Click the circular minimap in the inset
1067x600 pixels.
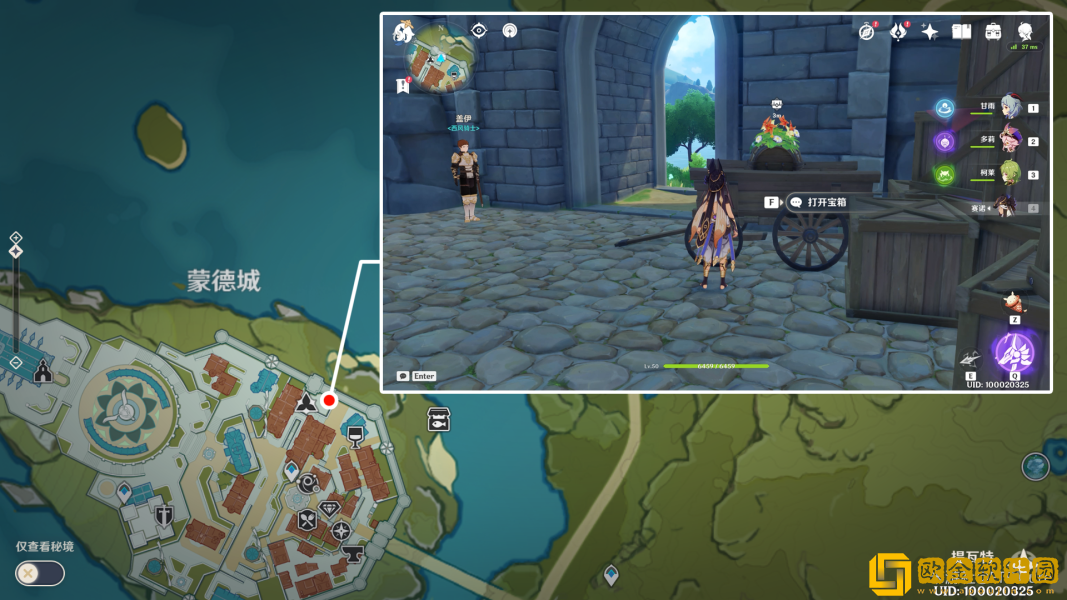tap(446, 61)
